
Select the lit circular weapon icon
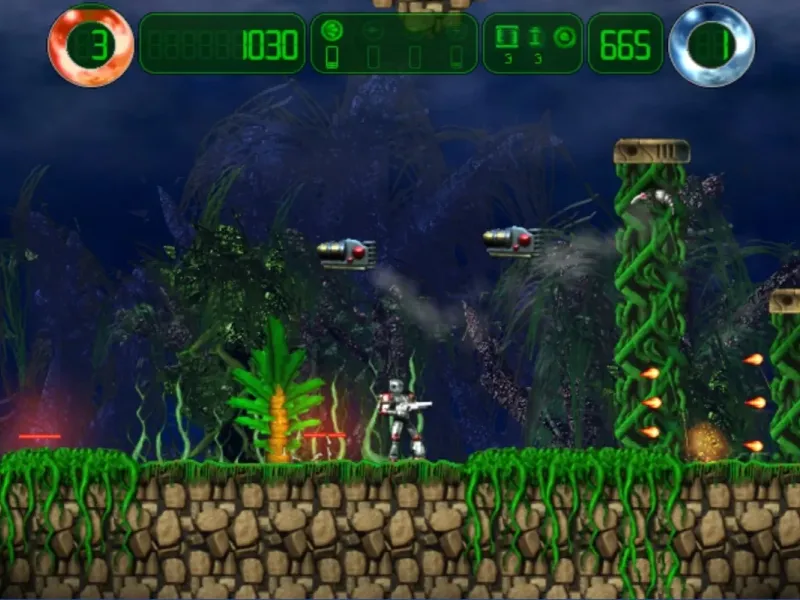click(333, 31)
